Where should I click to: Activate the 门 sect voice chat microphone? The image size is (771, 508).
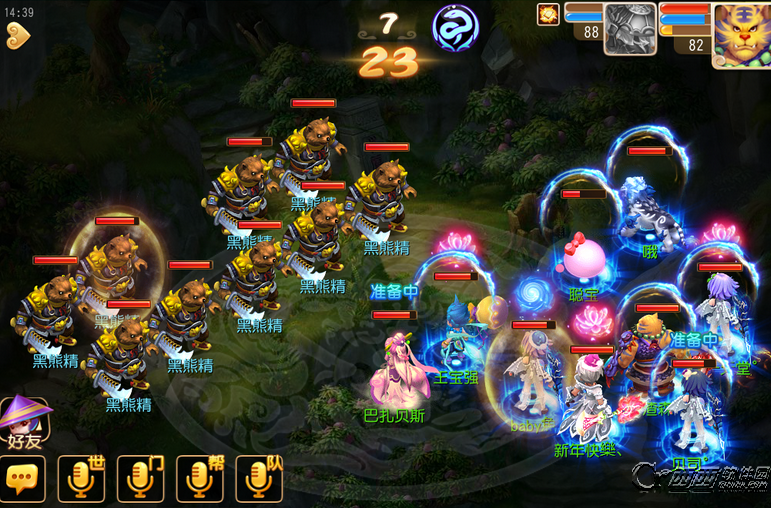(x=141, y=480)
